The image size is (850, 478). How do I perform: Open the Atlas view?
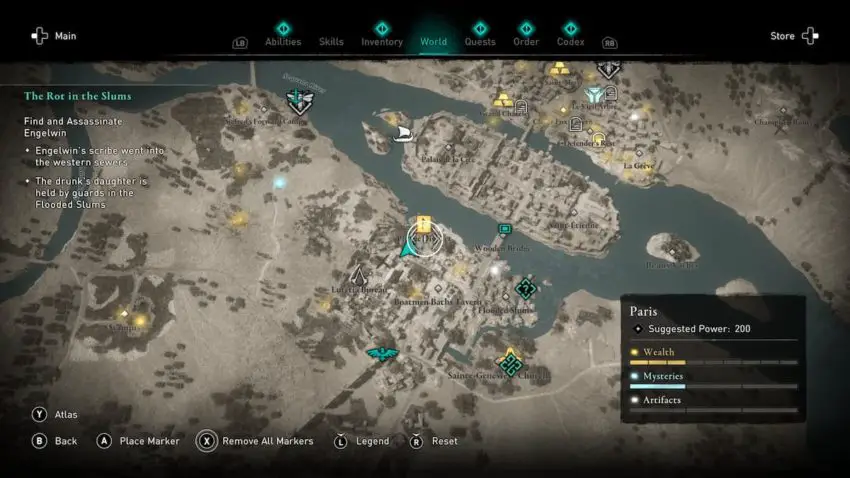tap(56, 414)
